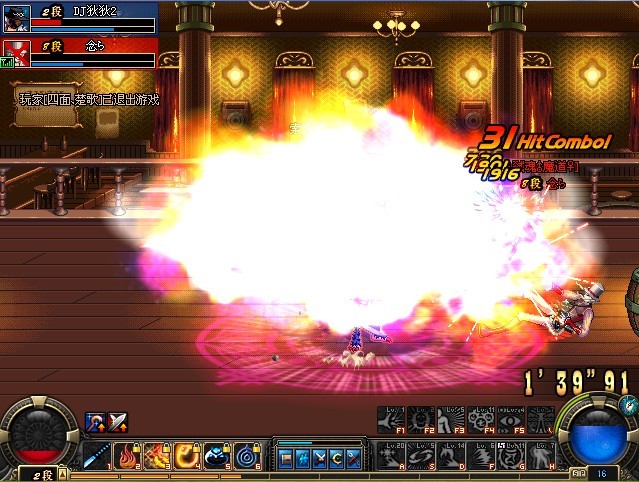Choose the locked blue spiral item in slot 6

248,456
